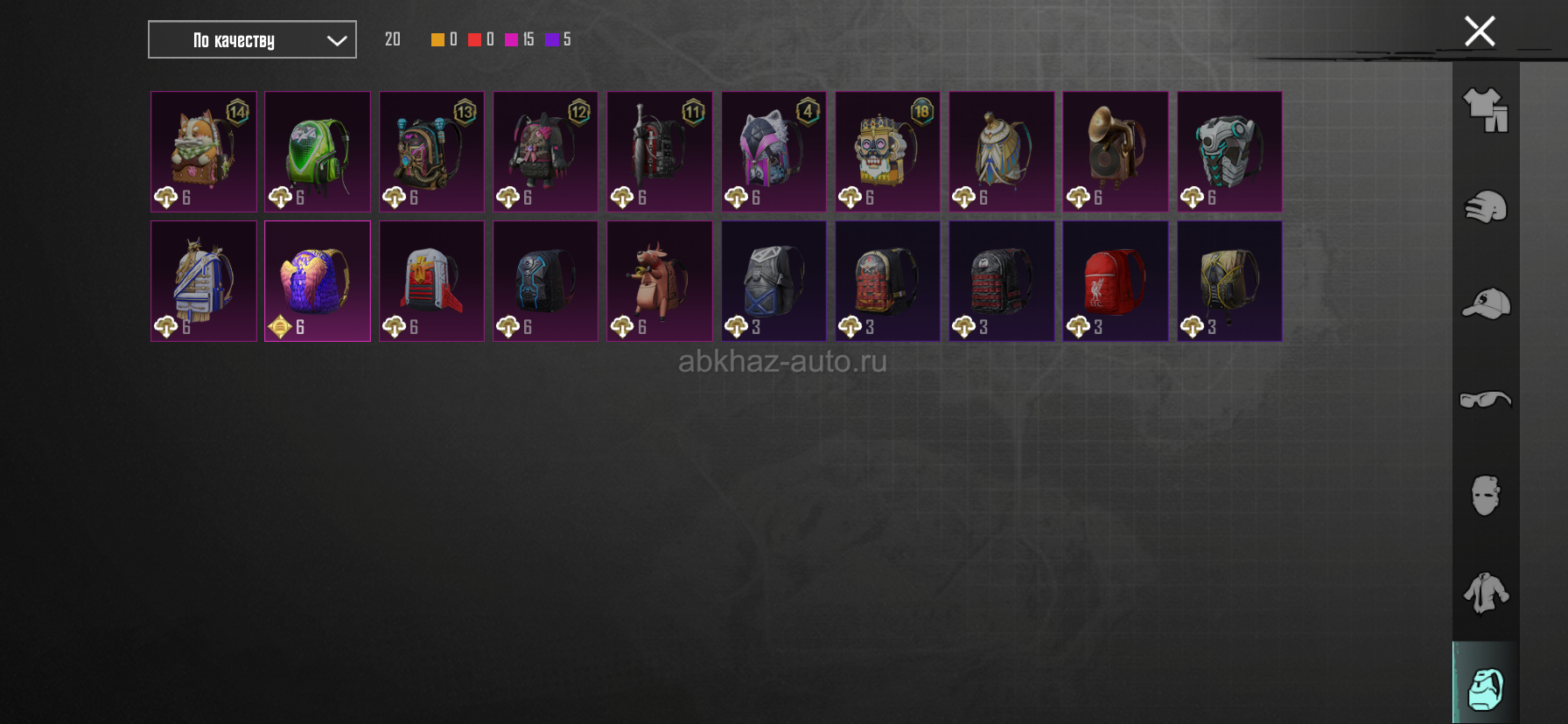
Task: Open the helmet category tab
Action: [x=1486, y=207]
